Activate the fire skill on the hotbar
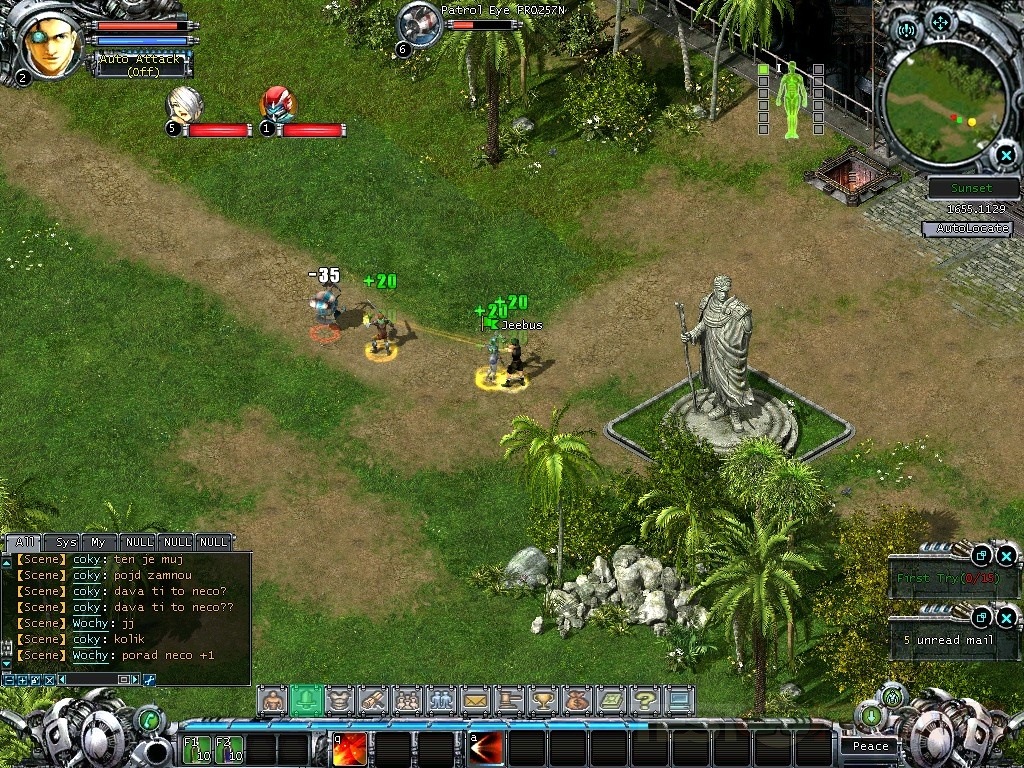The image size is (1024, 768). [349, 749]
